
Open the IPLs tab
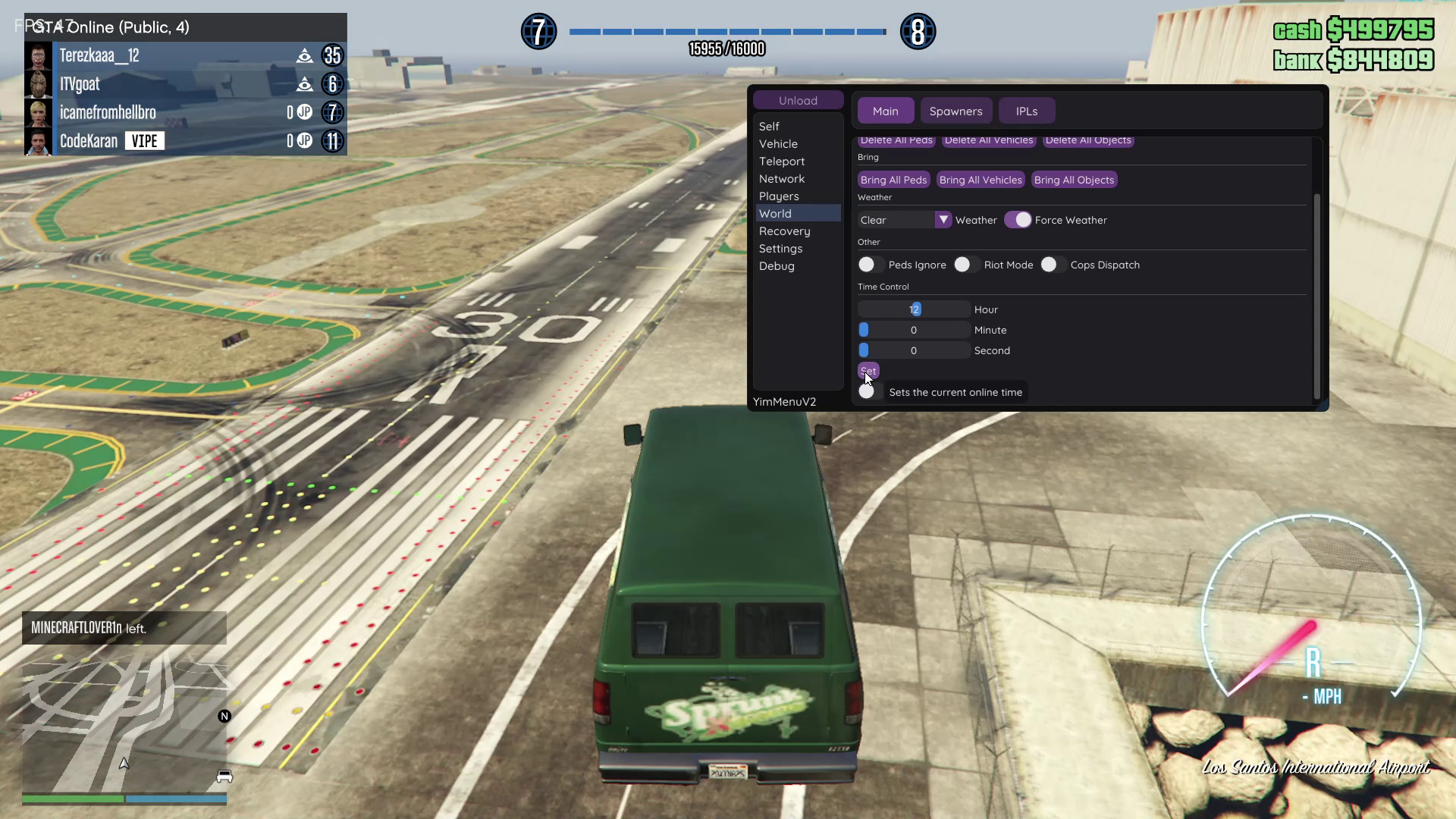pyautogui.click(x=1026, y=111)
